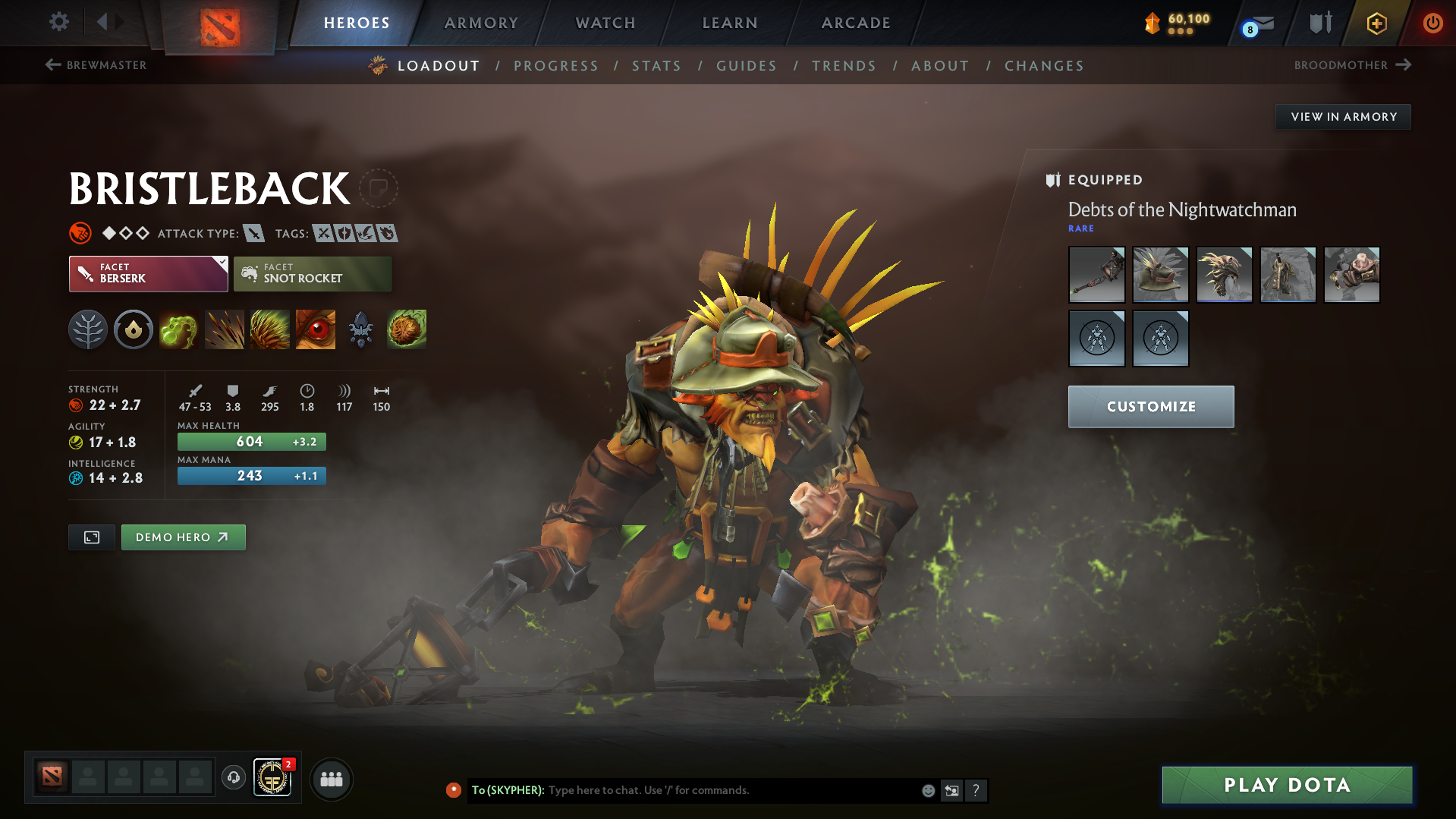
Task: Toggle the expanded hero portrait view
Action: (91, 537)
